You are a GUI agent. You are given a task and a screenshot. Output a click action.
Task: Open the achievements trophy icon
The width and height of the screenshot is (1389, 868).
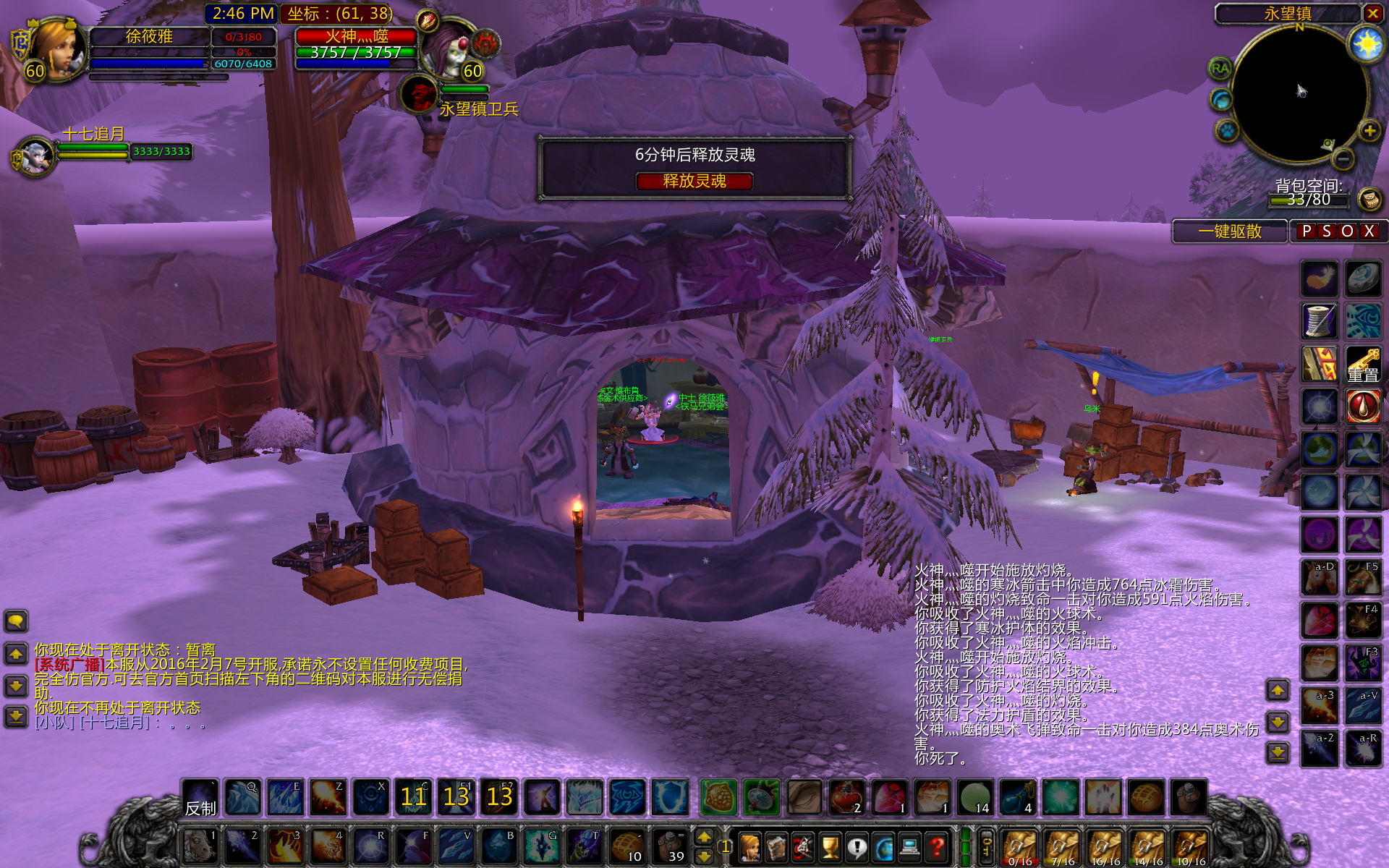829,848
